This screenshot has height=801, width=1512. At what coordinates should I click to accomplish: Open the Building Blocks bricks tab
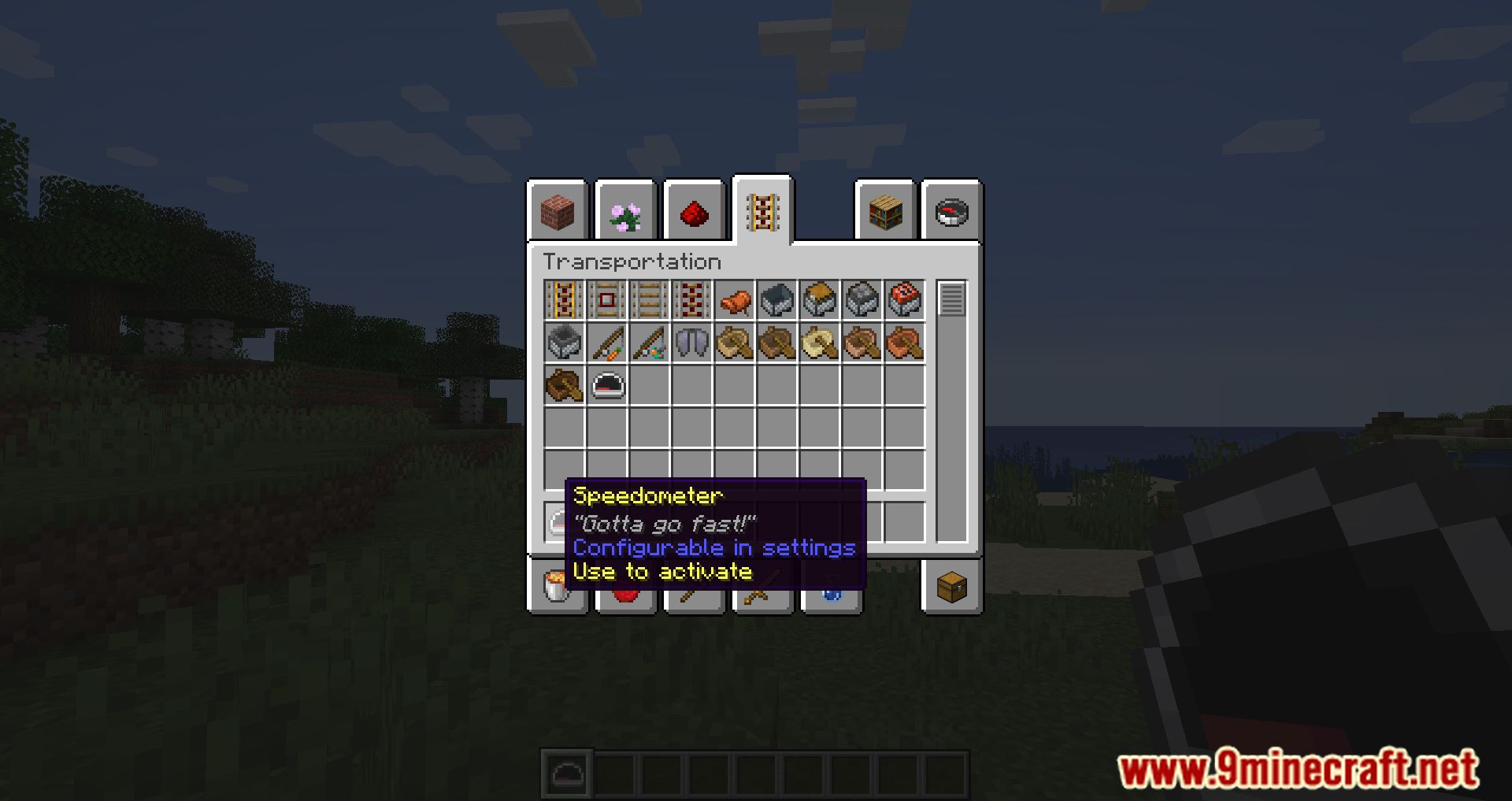(x=559, y=213)
